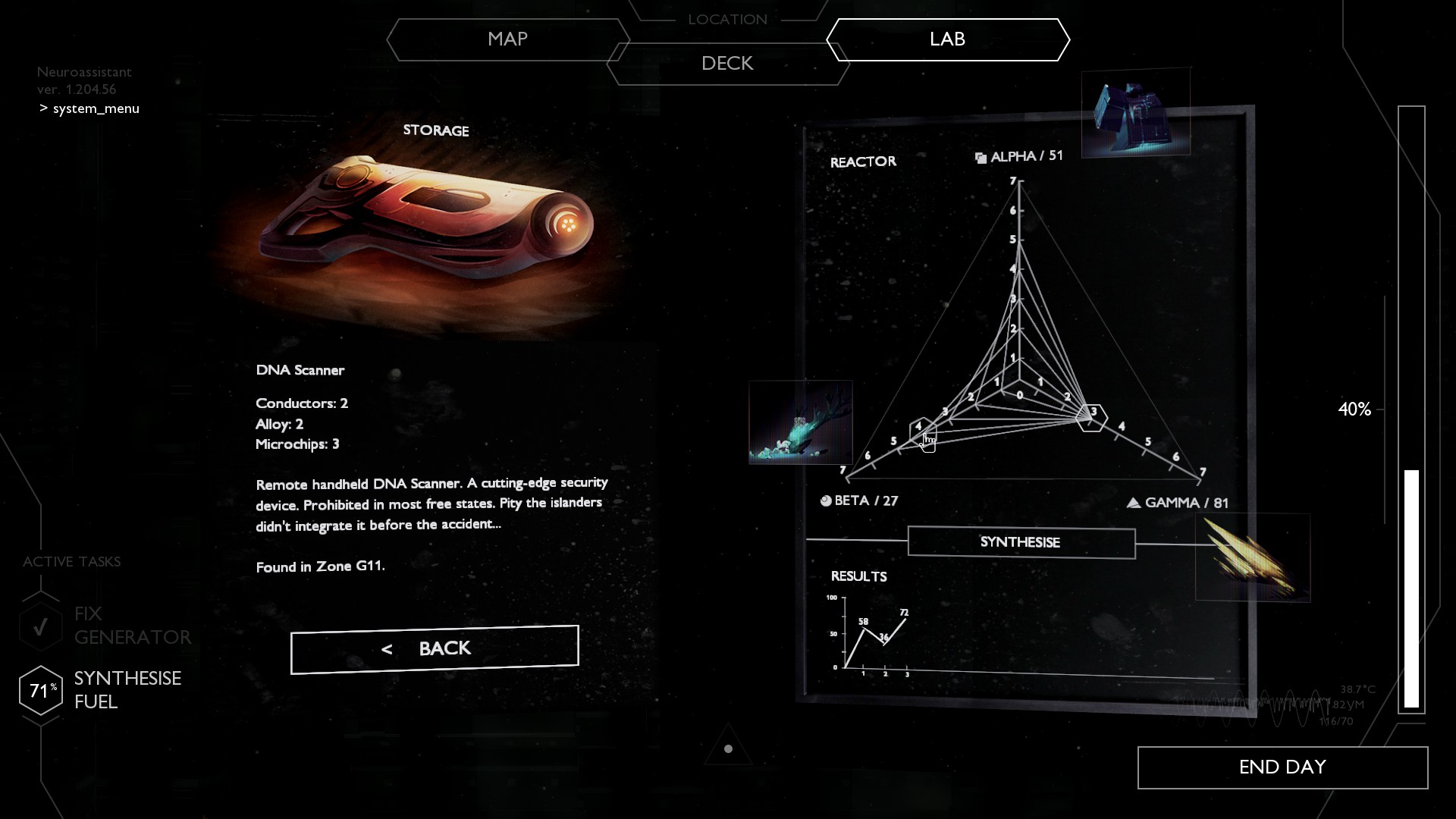Go back from the DNA Scanner page
This screenshot has width=1456, height=819.
pos(435,649)
